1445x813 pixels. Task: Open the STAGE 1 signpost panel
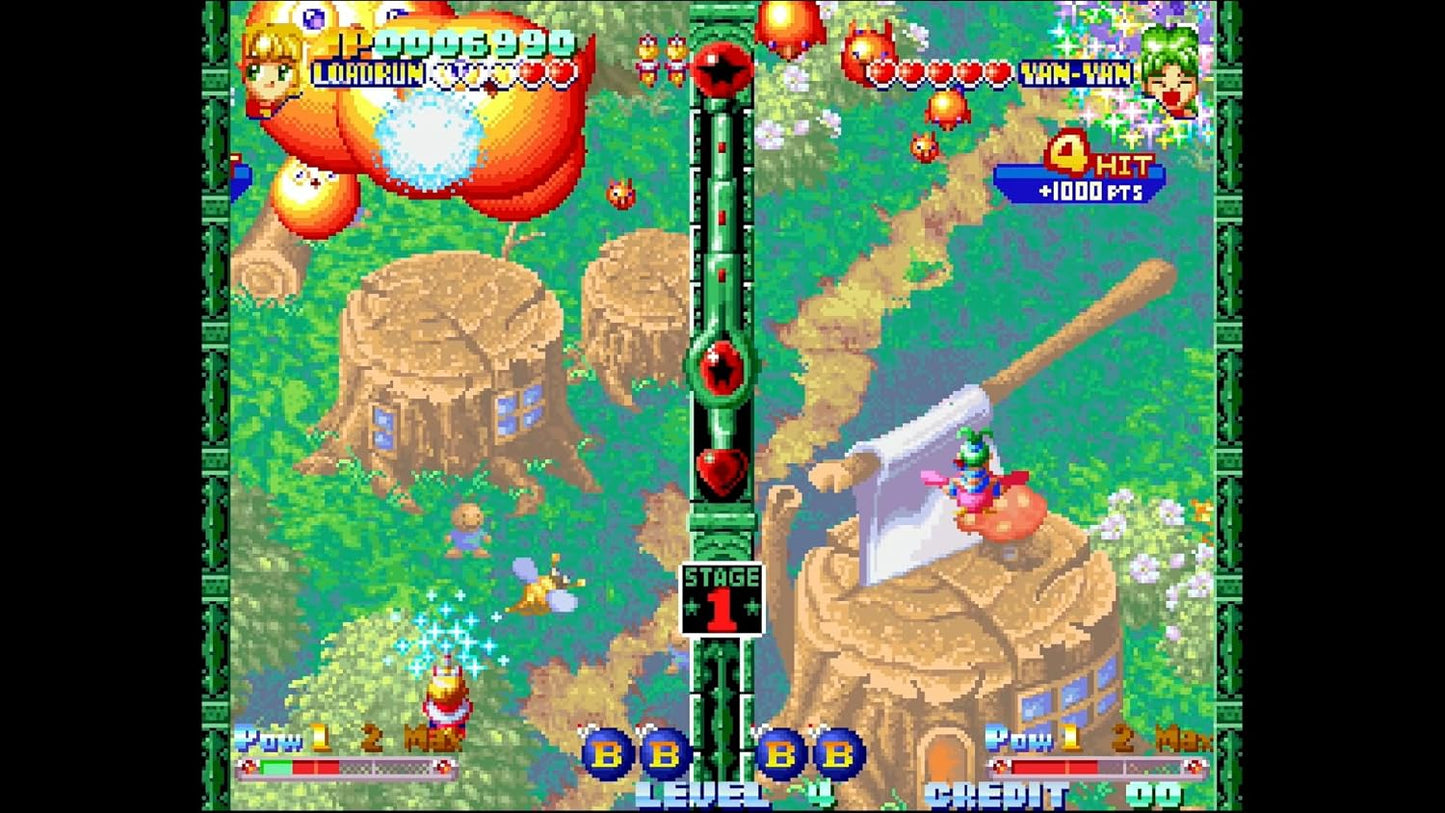click(722, 597)
